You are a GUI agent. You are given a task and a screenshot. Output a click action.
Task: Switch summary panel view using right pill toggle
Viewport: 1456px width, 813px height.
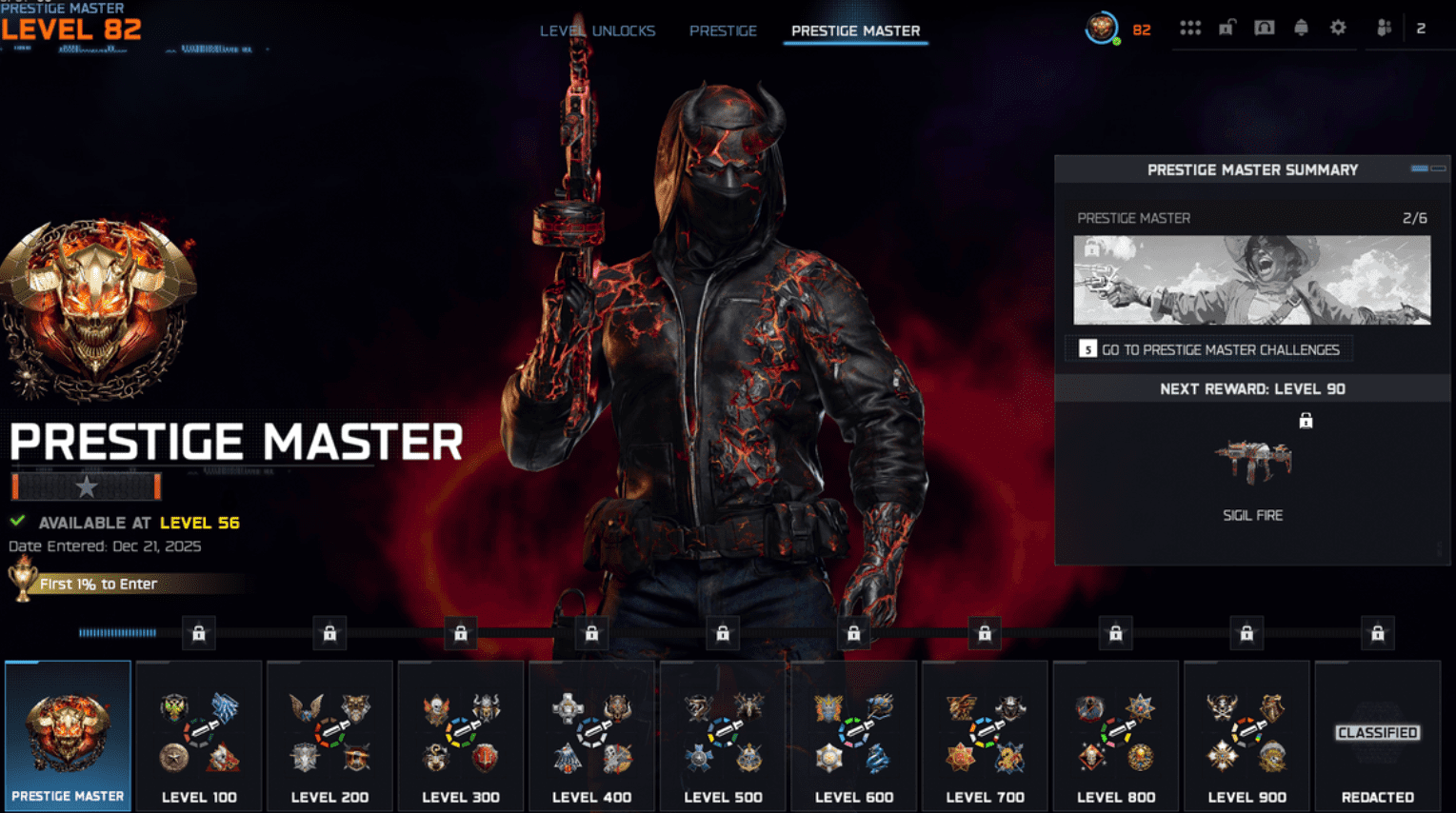click(x=1437, y=168)
